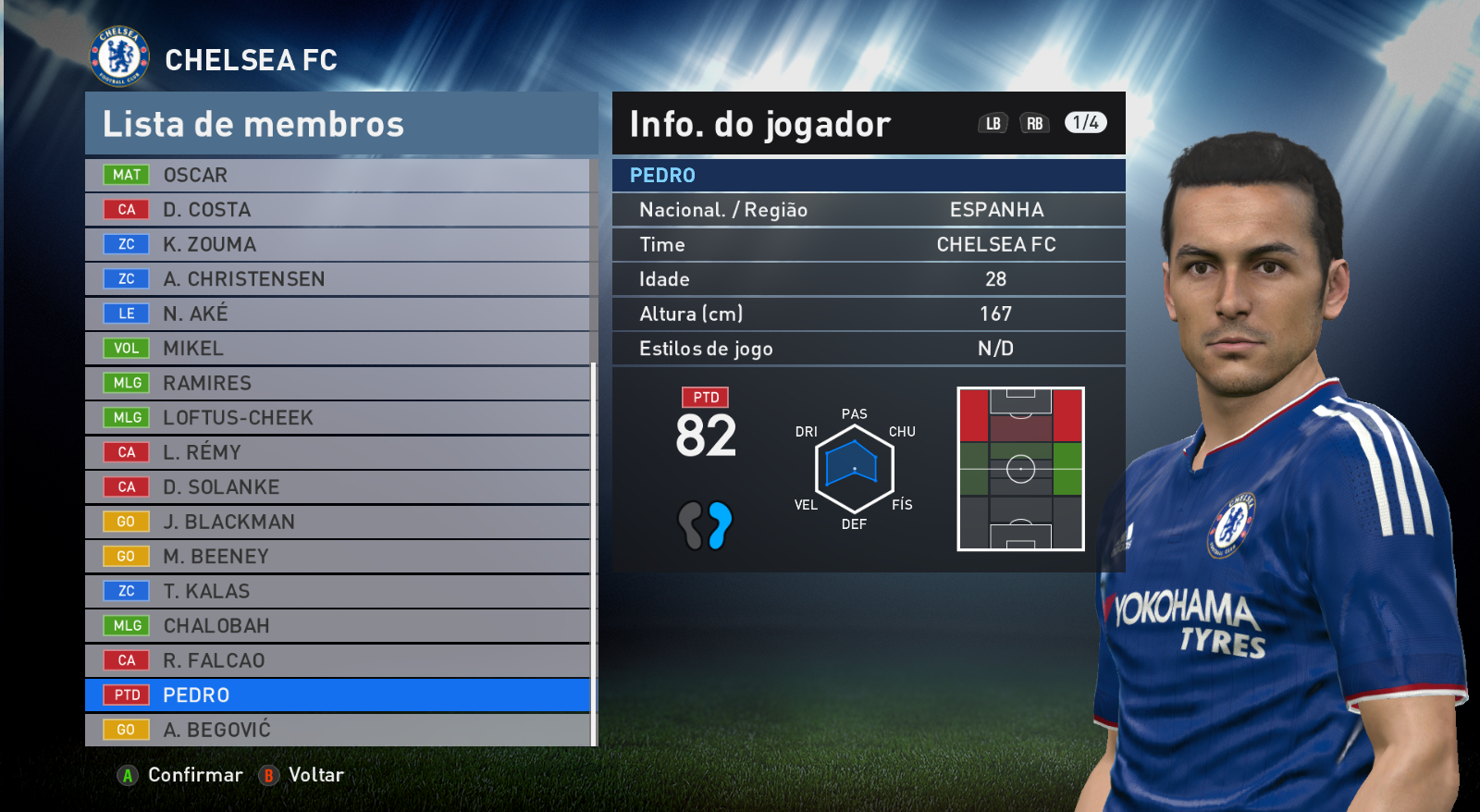Choose D. Solanke from the list
Image resolution: width=1480 pixels, height=812 pixels.
coord(338,487)
